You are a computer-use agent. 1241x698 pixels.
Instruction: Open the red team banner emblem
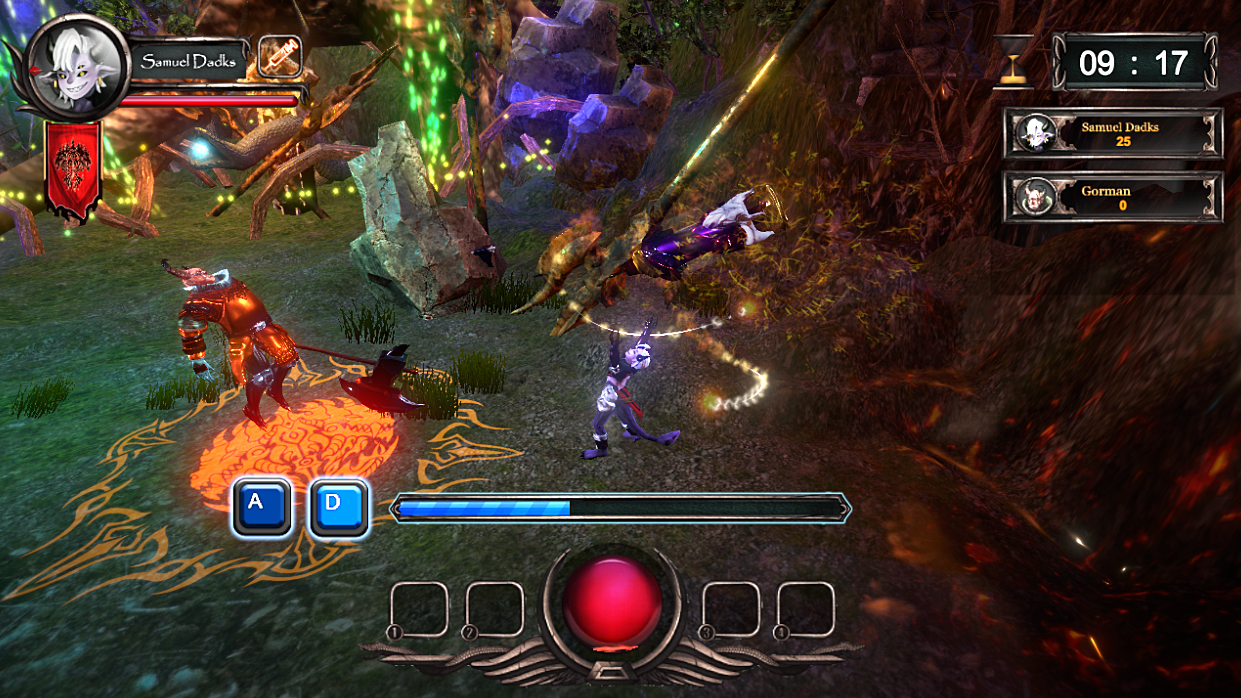[x=73, y=167]
